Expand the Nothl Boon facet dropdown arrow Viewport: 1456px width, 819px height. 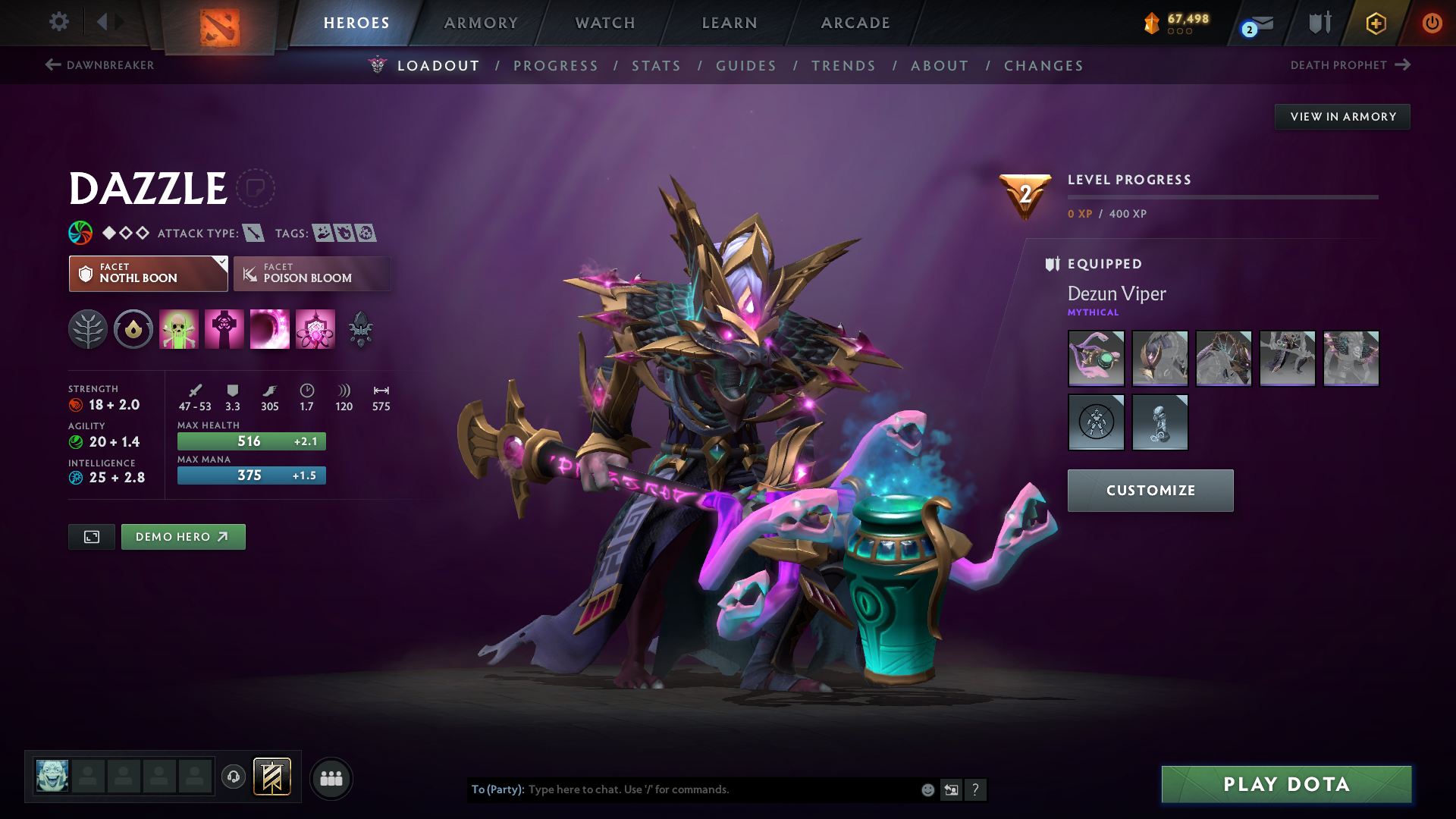[221, 263]
